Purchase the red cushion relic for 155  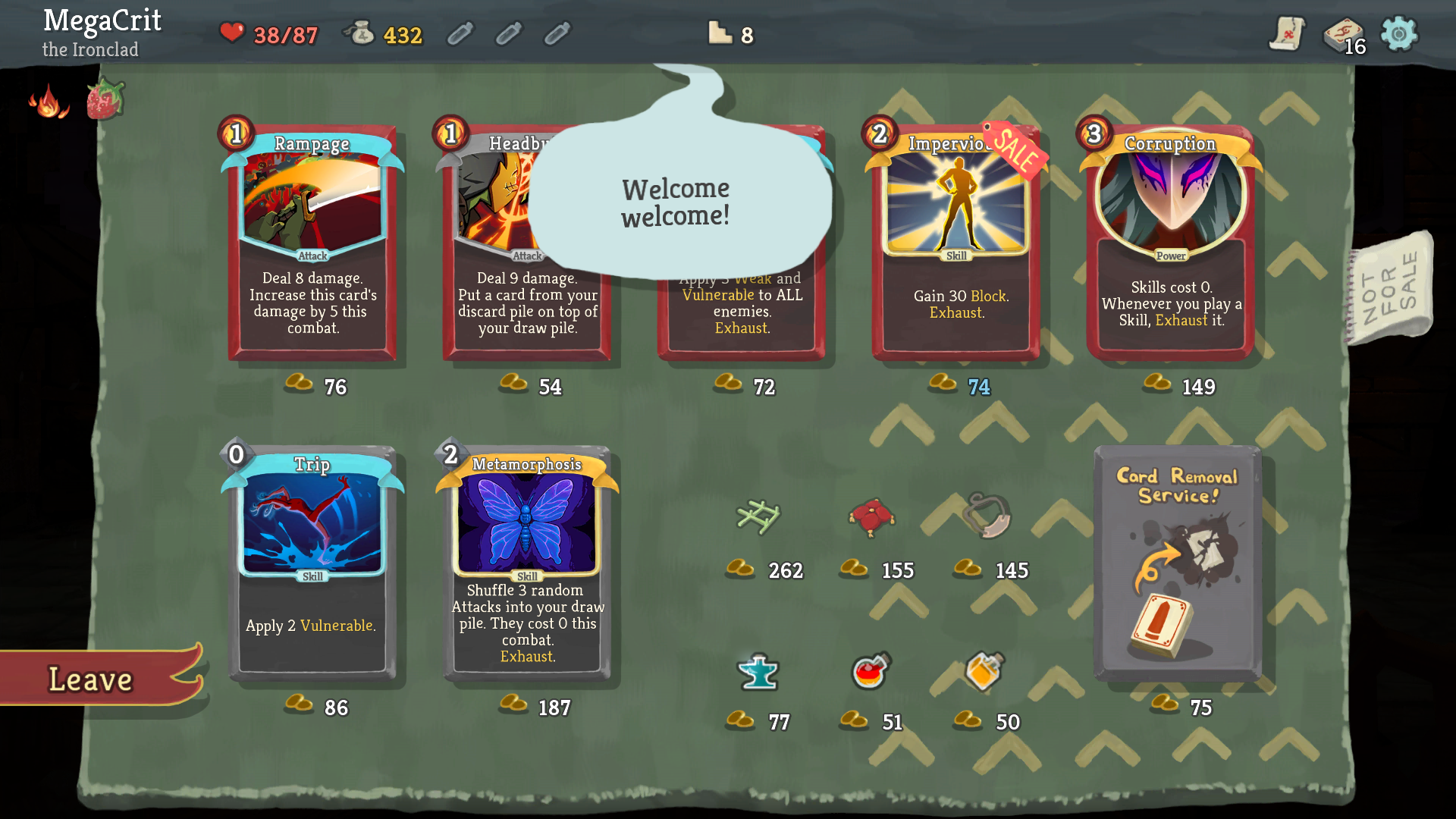tap(872, 518)
